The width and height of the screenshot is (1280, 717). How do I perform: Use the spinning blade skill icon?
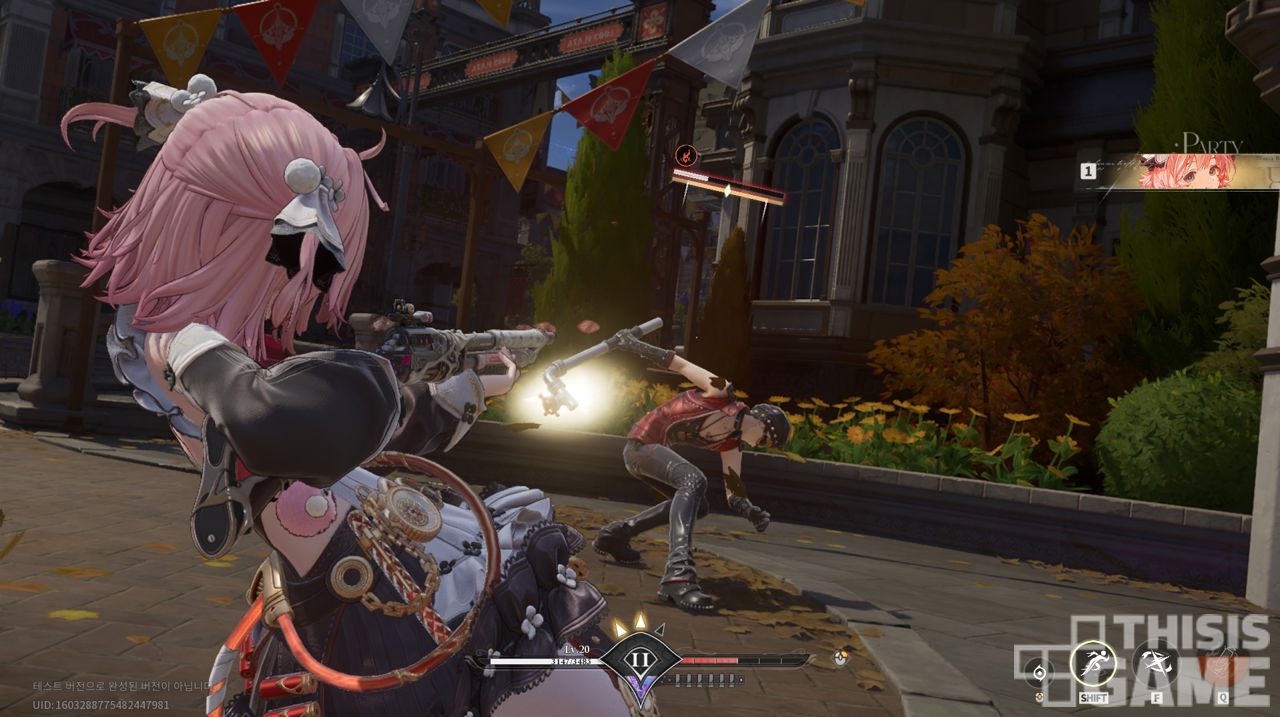pyautogui.click(x=1155, y=663)
